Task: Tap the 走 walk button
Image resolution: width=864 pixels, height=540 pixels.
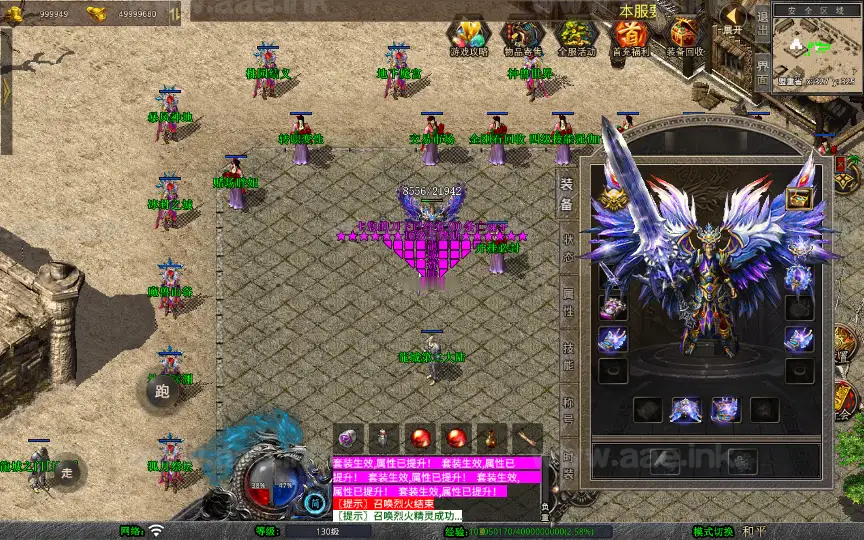Action: click(x=67, y=471)
